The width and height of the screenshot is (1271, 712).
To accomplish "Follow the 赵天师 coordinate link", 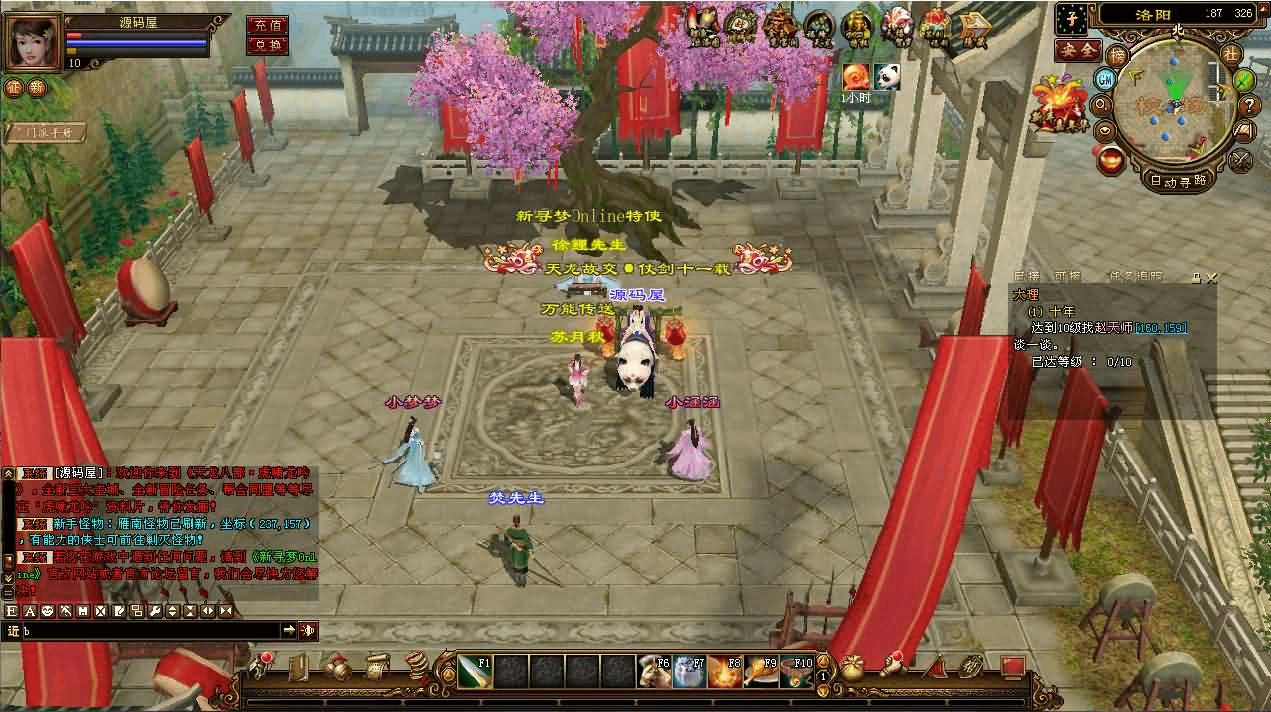I will pos(1161,328).
